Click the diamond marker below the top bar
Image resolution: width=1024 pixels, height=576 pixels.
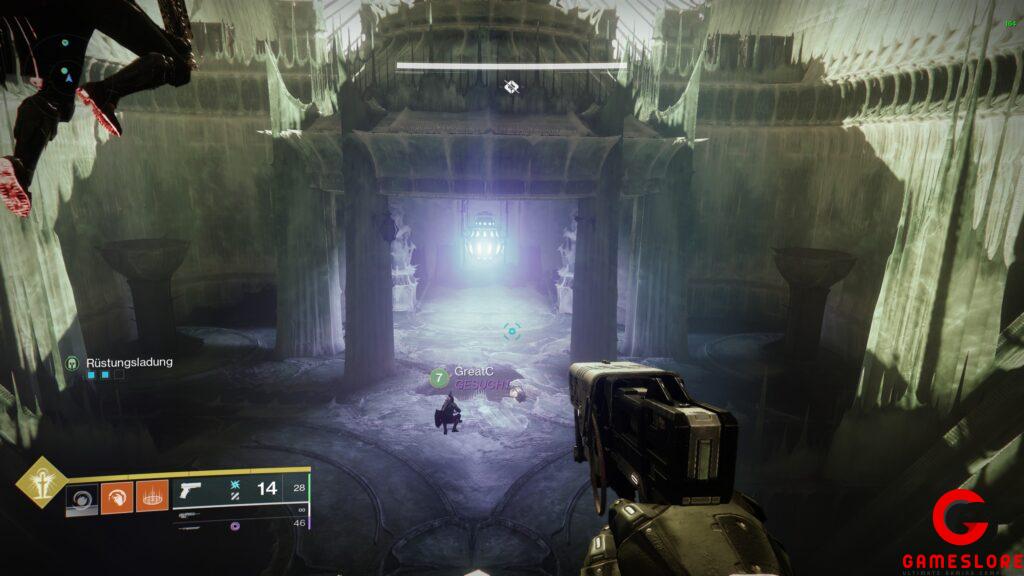coord(512,87)
